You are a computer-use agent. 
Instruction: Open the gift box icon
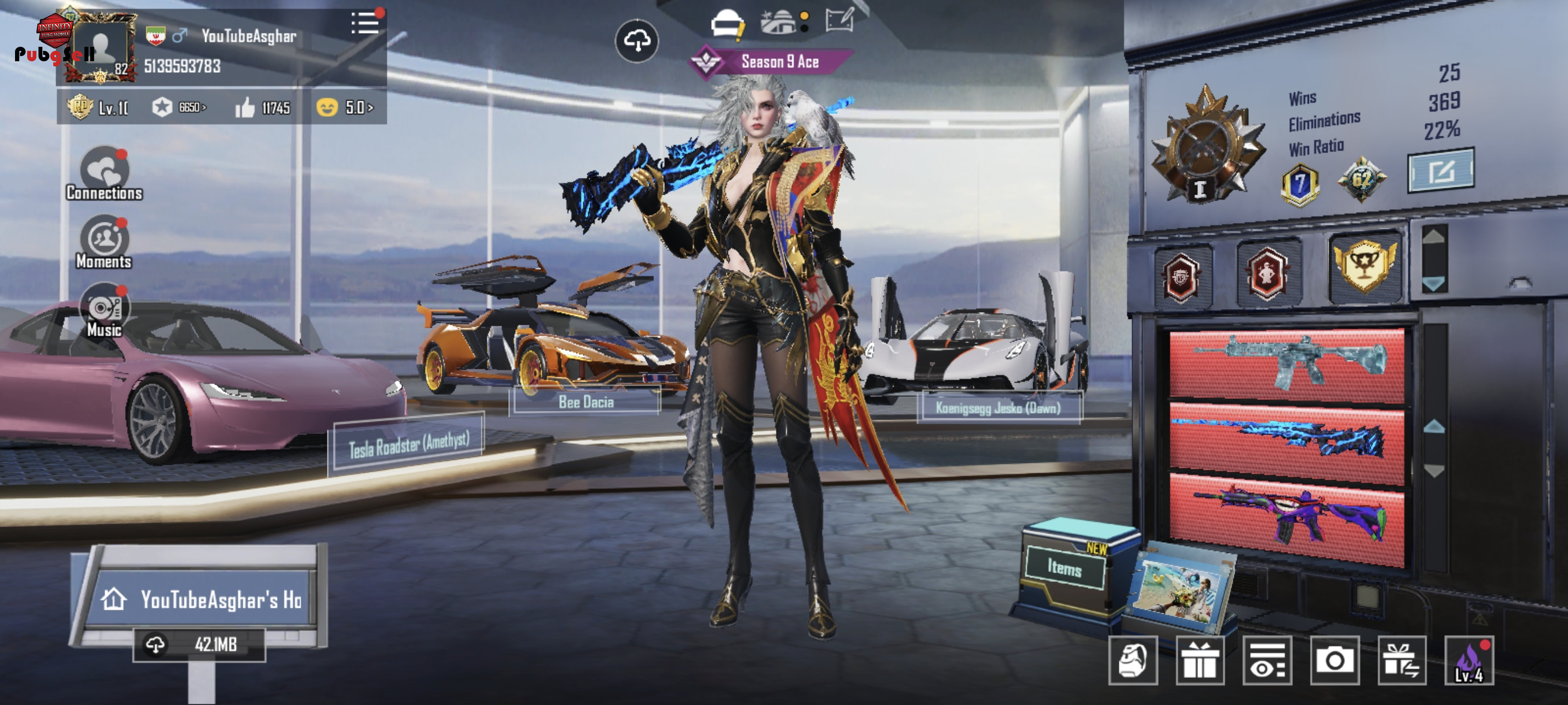1199,661
